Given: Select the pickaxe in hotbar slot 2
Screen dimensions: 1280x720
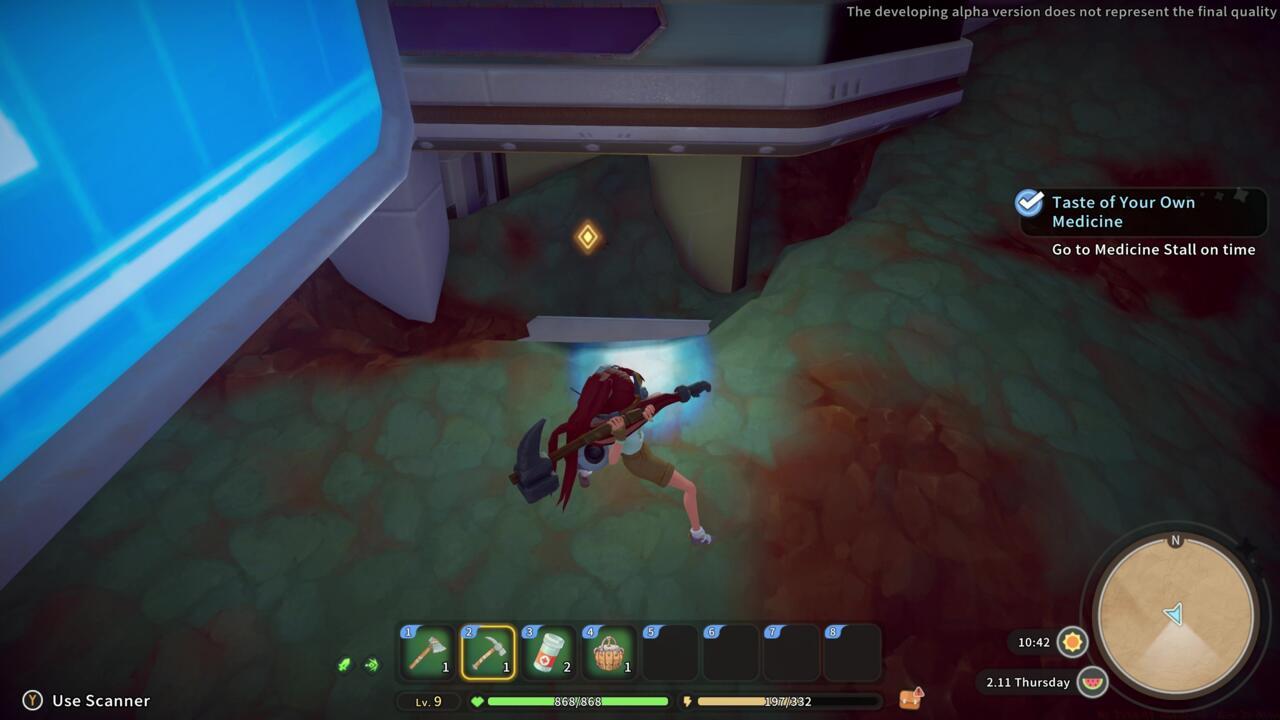Looking at the screenshot, I should (x=488, y=651).
